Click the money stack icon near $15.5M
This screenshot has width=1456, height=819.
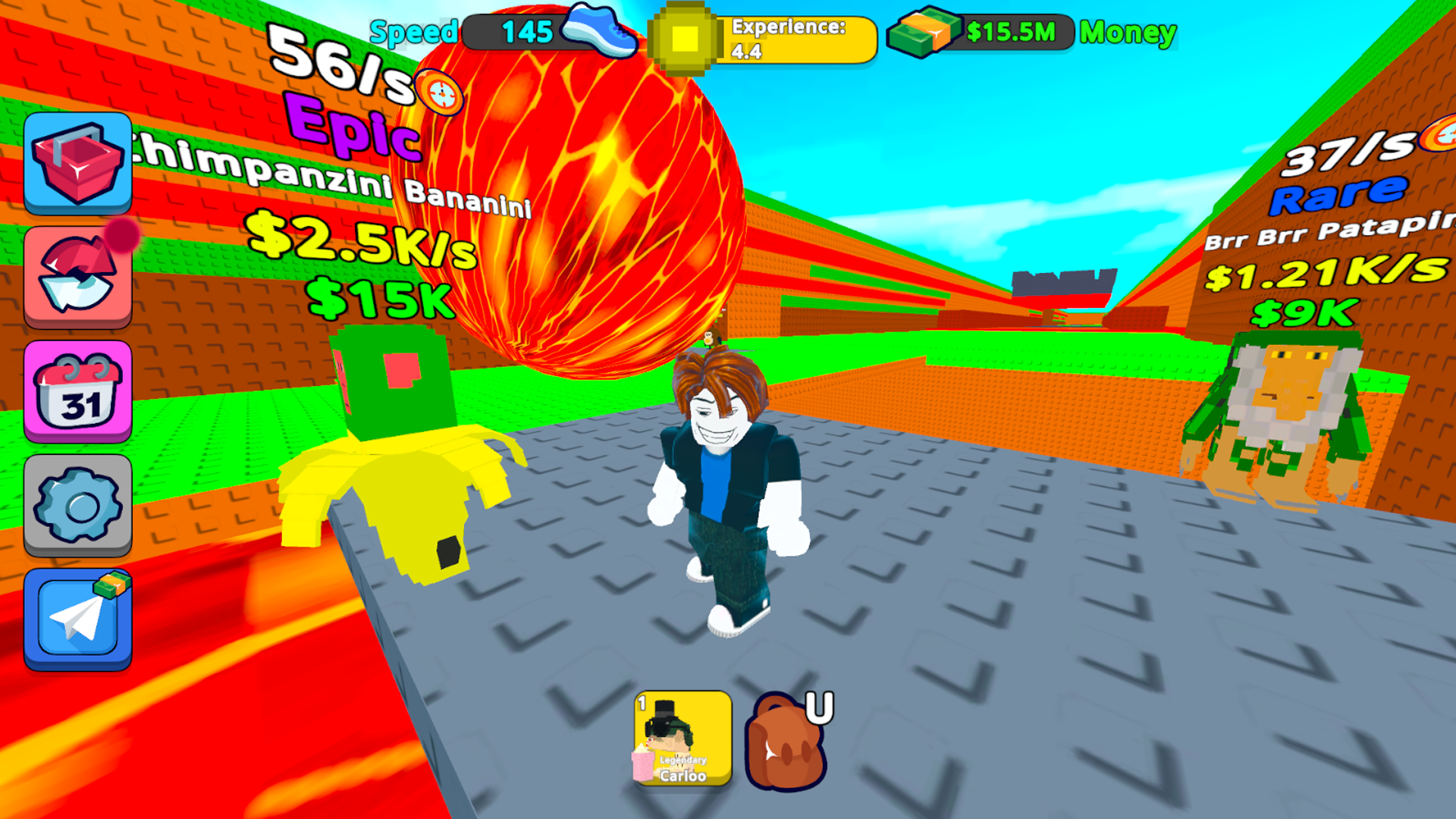[924, 32]
